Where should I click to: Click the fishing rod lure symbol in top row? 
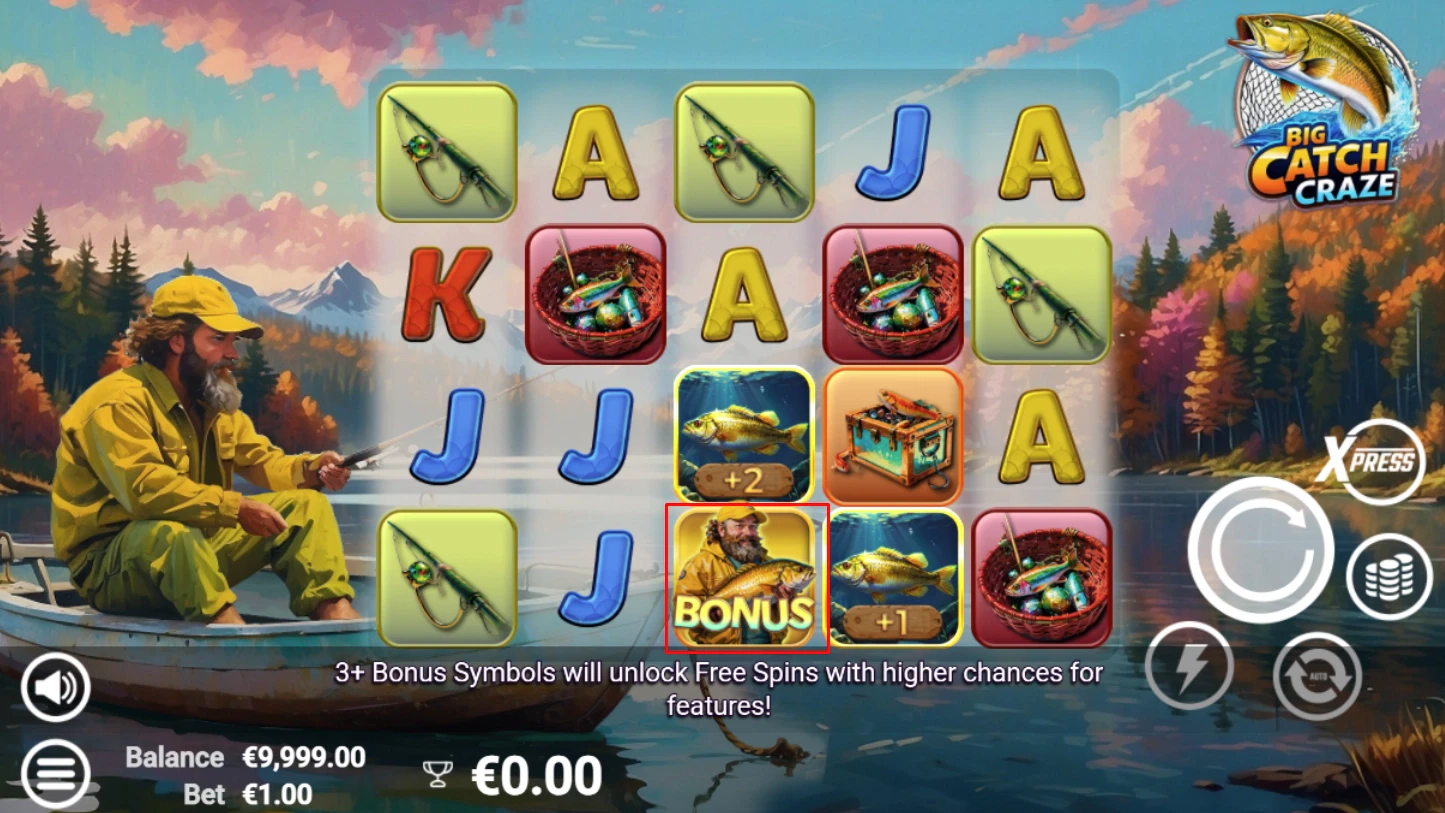point(445,155)
